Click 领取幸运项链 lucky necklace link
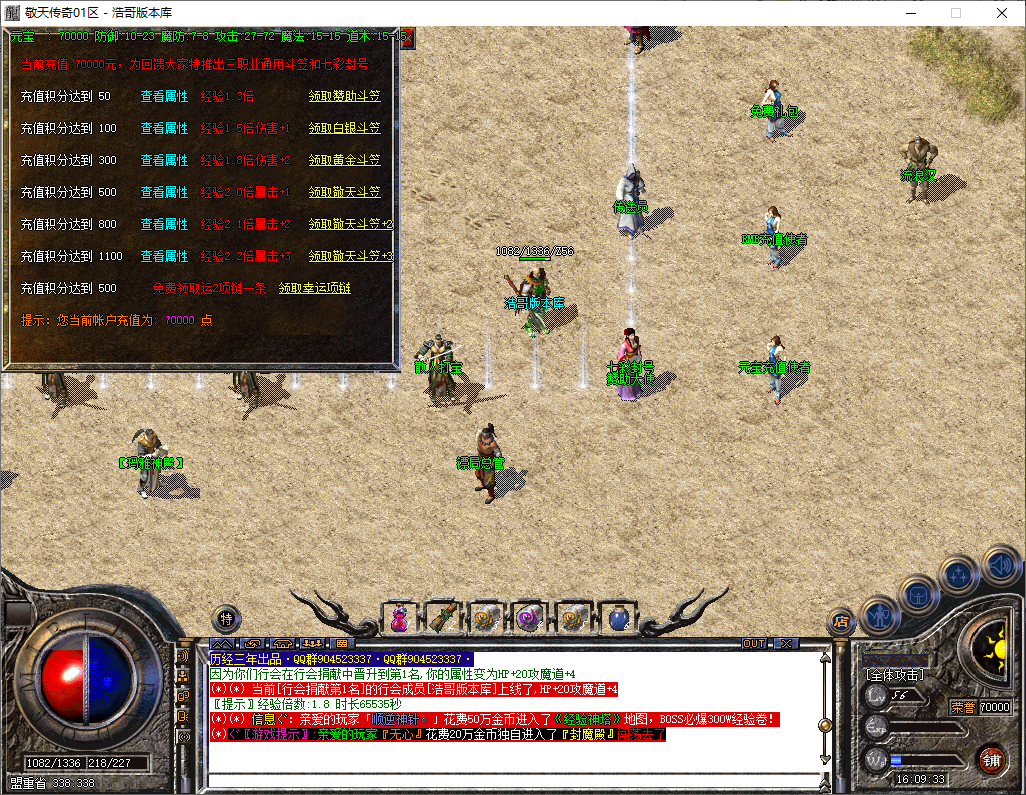1026x795 pixels. (314, 289)
